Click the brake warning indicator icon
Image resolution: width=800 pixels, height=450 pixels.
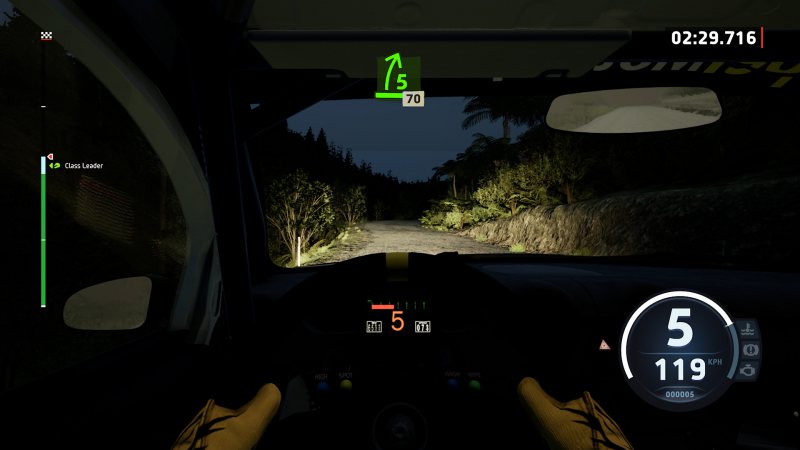(x=748, y=349)
